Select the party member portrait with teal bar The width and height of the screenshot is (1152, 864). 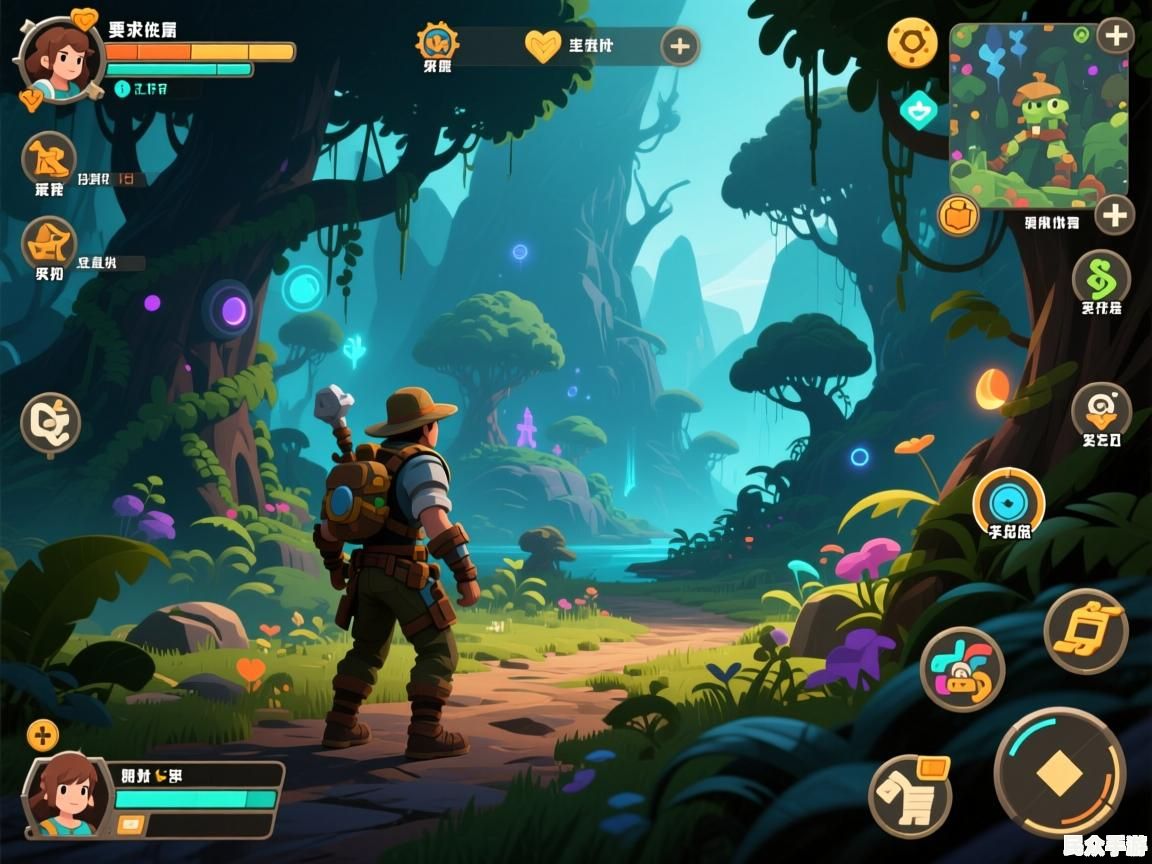click(x=68, y=797)
